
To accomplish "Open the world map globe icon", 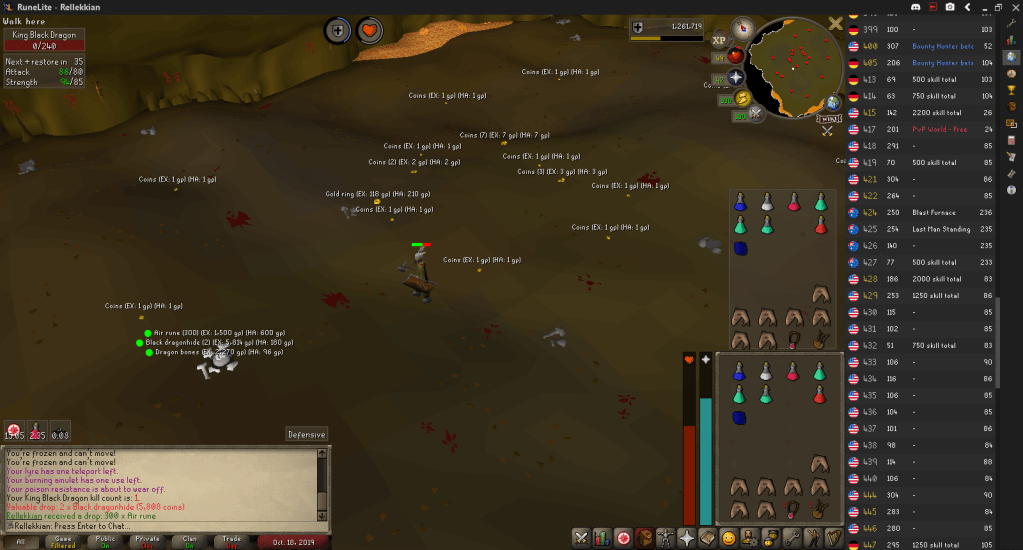I will tap(832, 103).
